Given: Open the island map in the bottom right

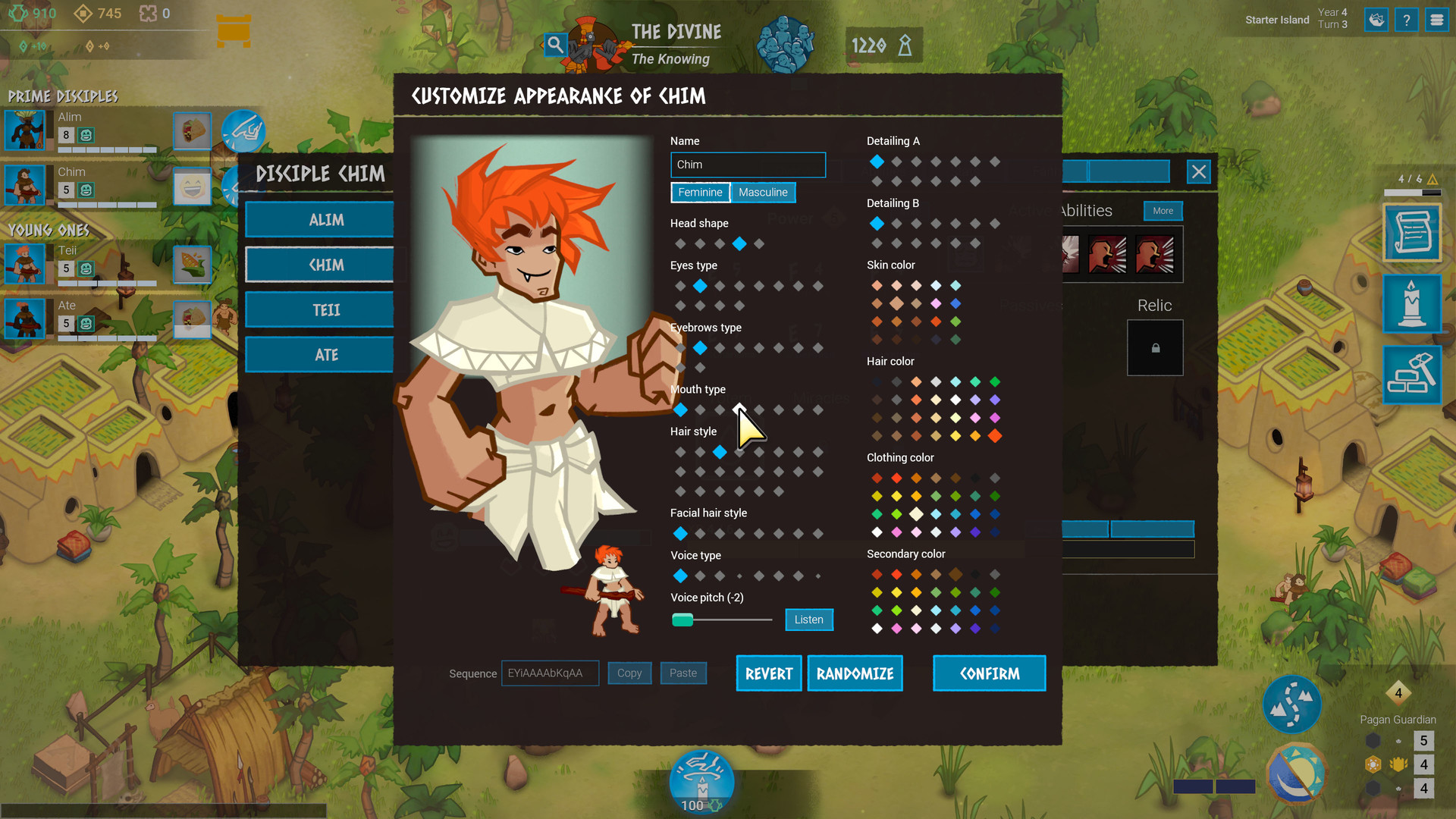Looking at the screenshot, I should tap(1292, 704).
